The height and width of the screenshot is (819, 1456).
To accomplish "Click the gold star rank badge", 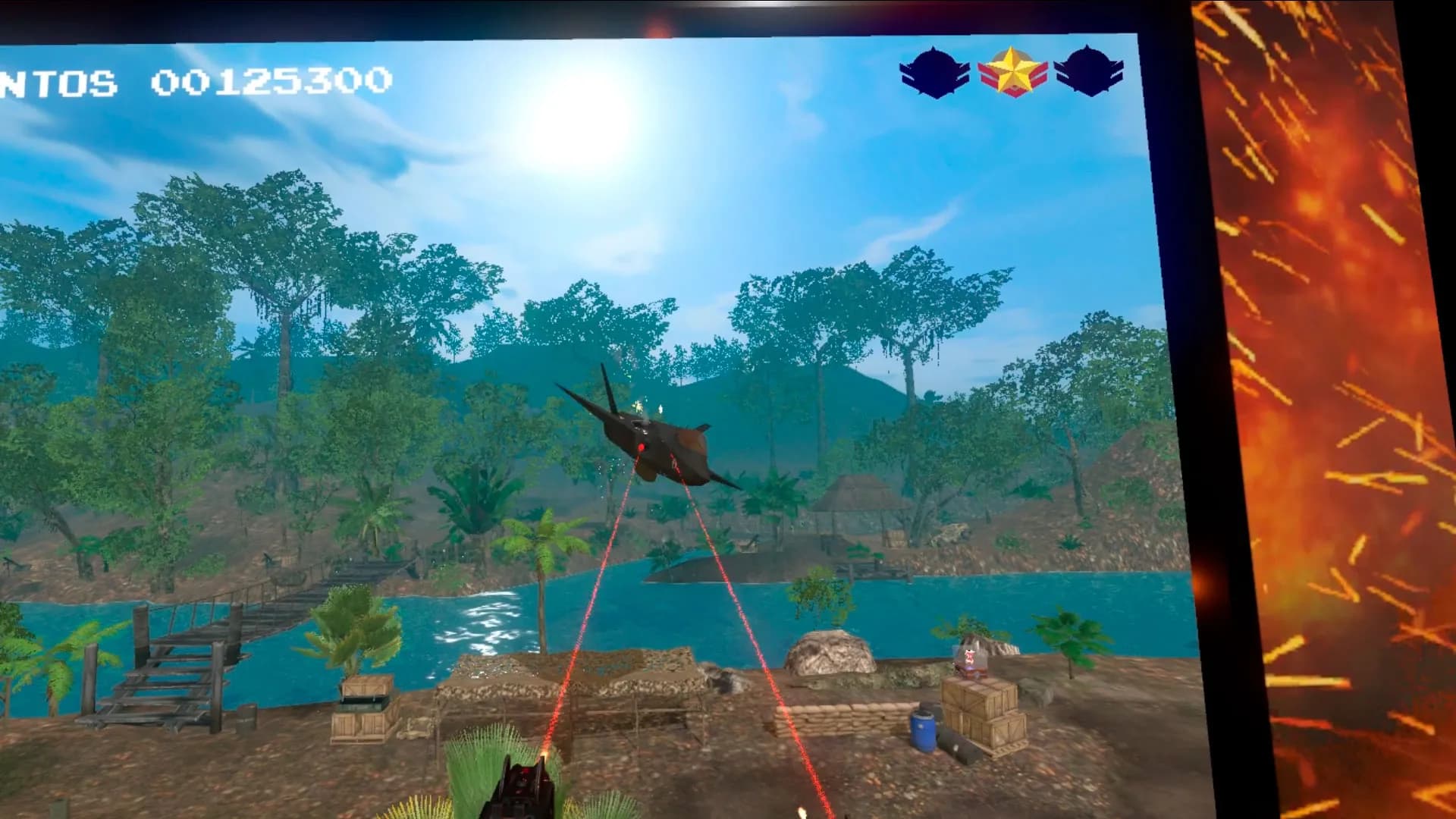I will coord(1012,72).
